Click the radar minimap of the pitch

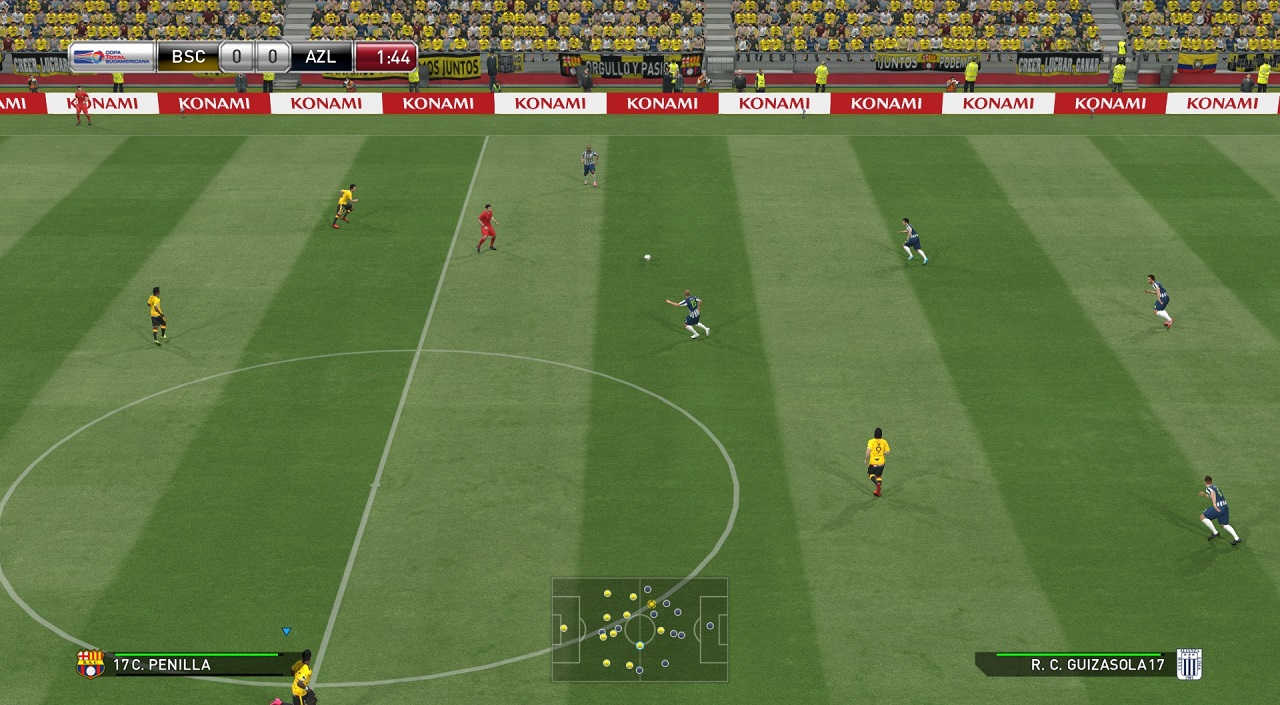tap(639, 629)
